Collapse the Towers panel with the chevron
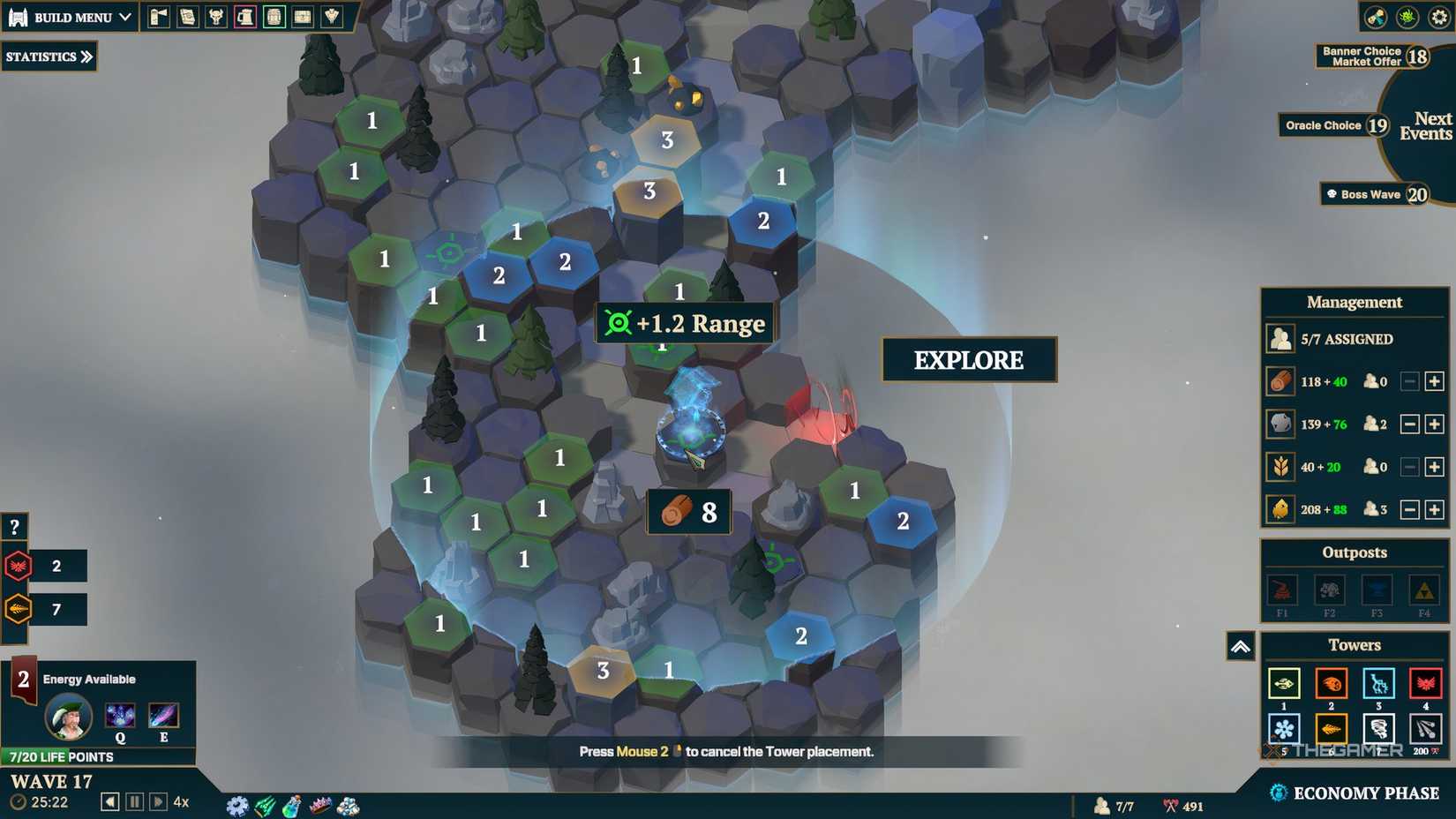The image size is (1456, 819). click(x=1242, y=647)
